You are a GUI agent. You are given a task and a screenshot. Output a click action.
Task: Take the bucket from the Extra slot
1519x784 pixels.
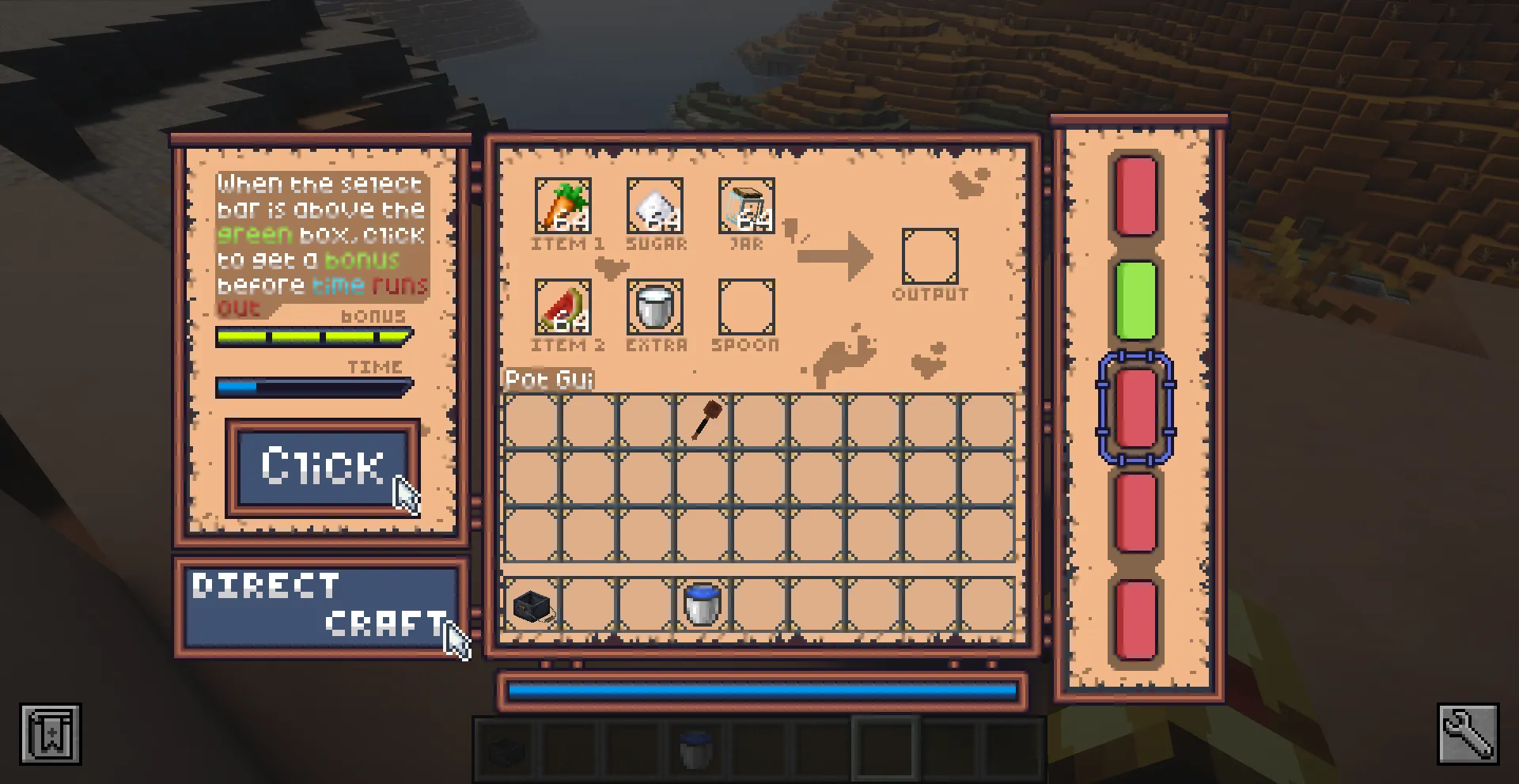click(654, 309)
